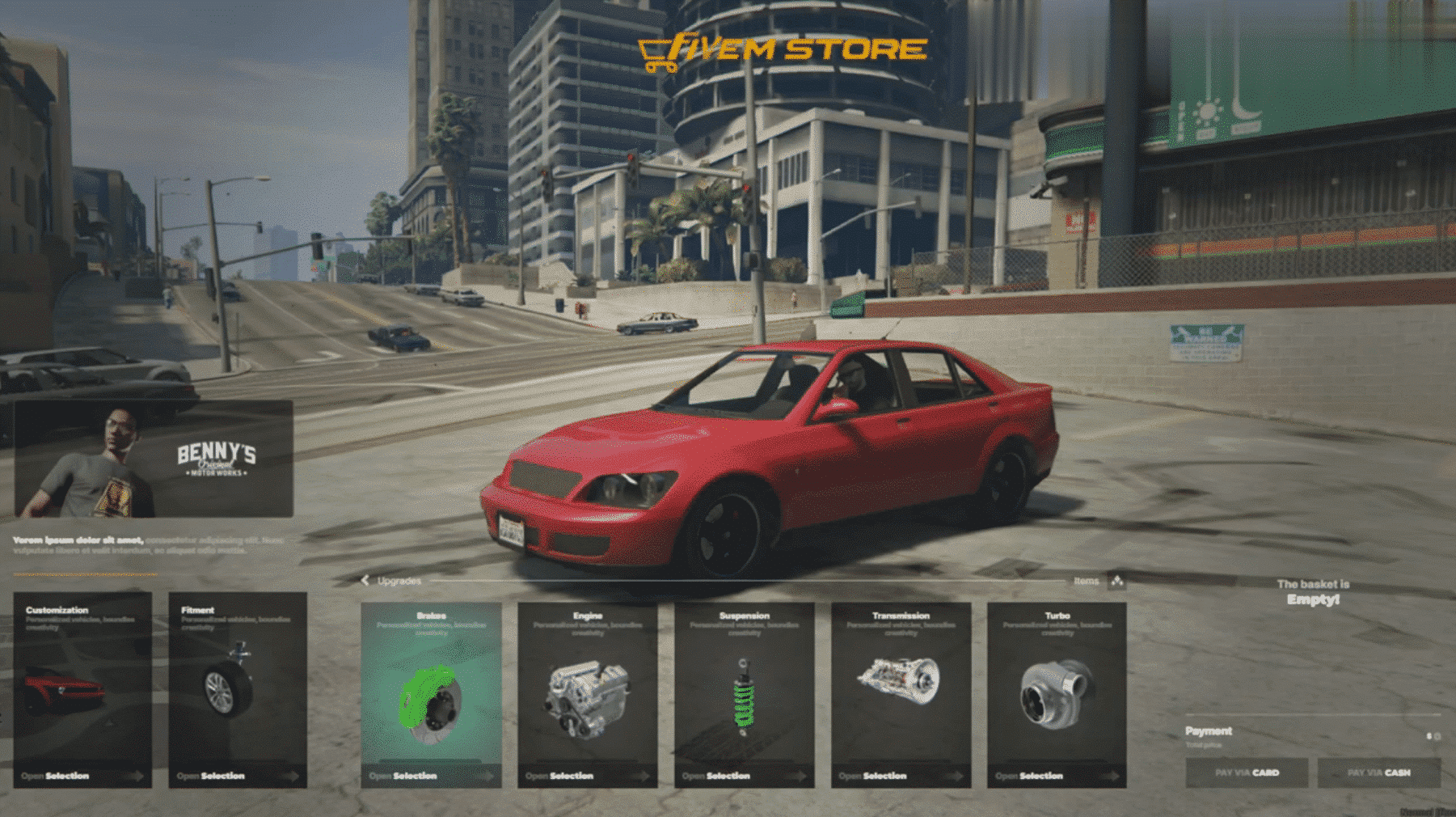Open the Engine upgrade selection
This screenshot has width=1456, height=817.
(x=588, y=694)
